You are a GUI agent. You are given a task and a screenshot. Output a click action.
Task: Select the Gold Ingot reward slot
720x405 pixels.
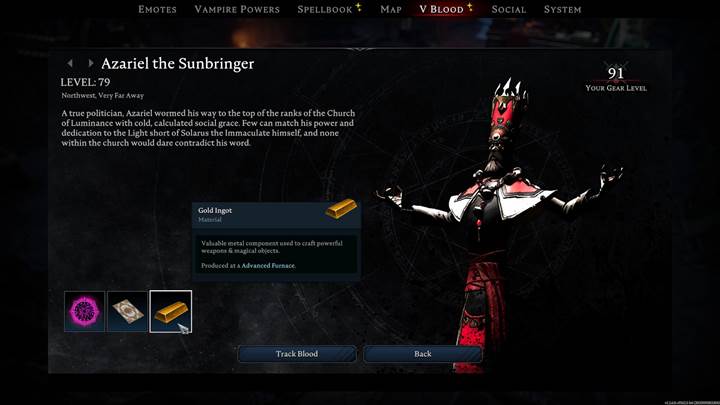click(x=170, y=311)
